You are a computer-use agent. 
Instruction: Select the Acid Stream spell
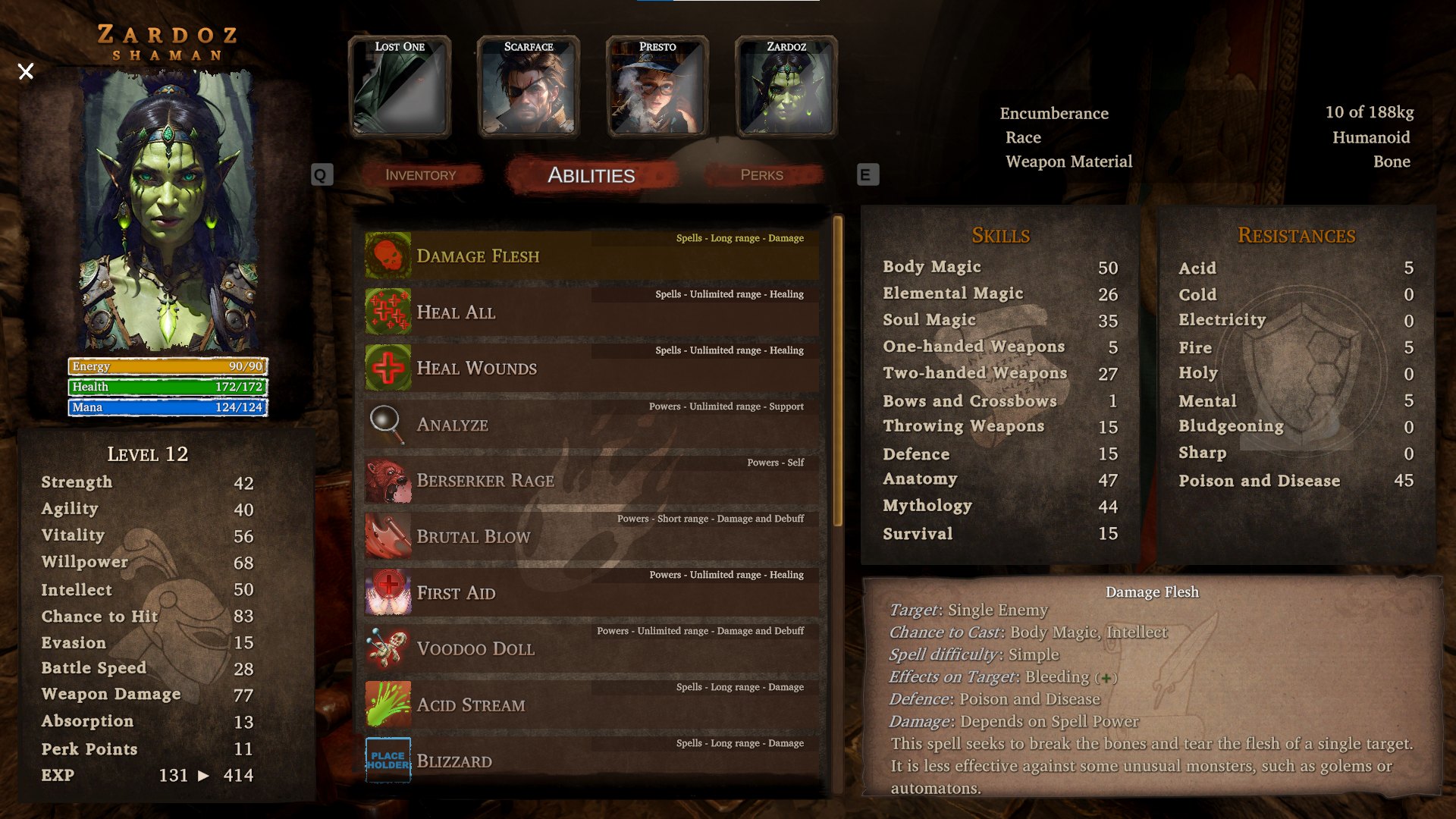point(591,704)
